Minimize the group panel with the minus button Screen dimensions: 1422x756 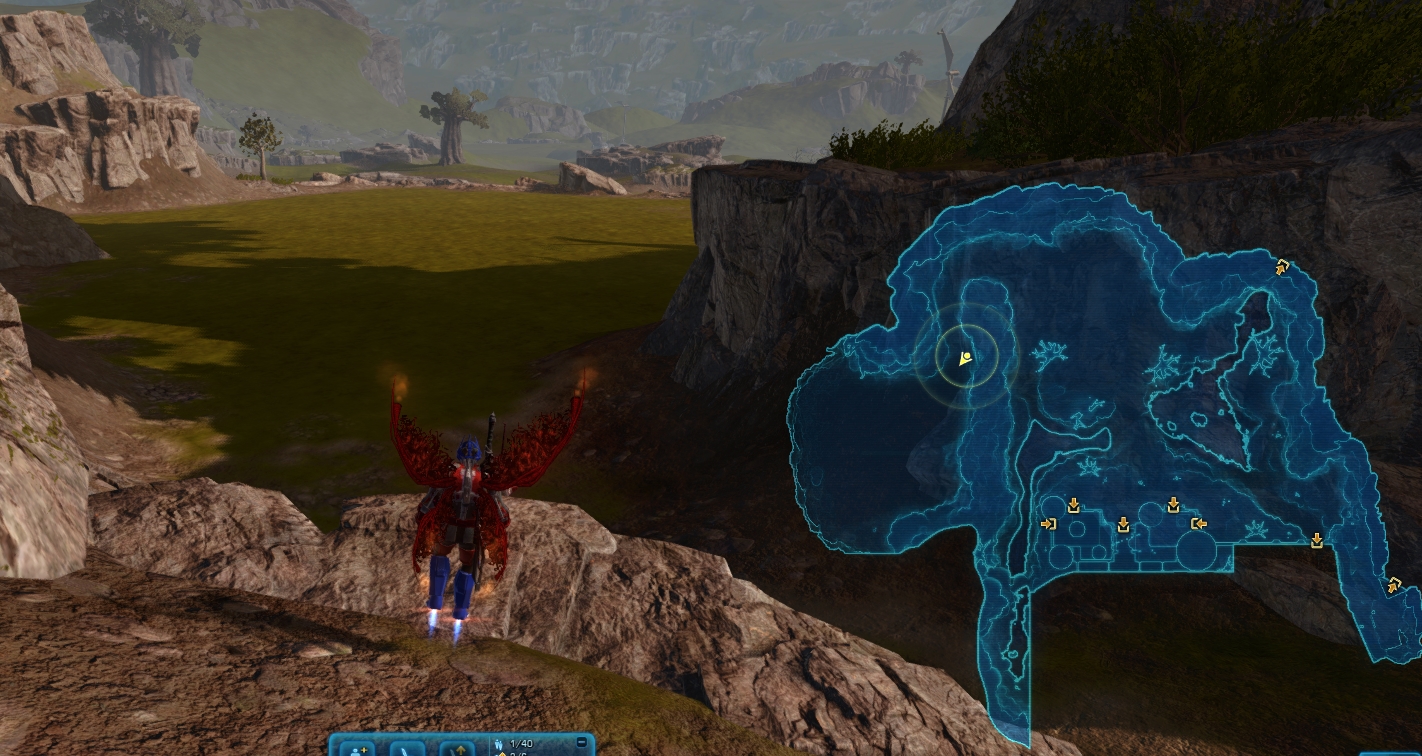tap(582, 742)
